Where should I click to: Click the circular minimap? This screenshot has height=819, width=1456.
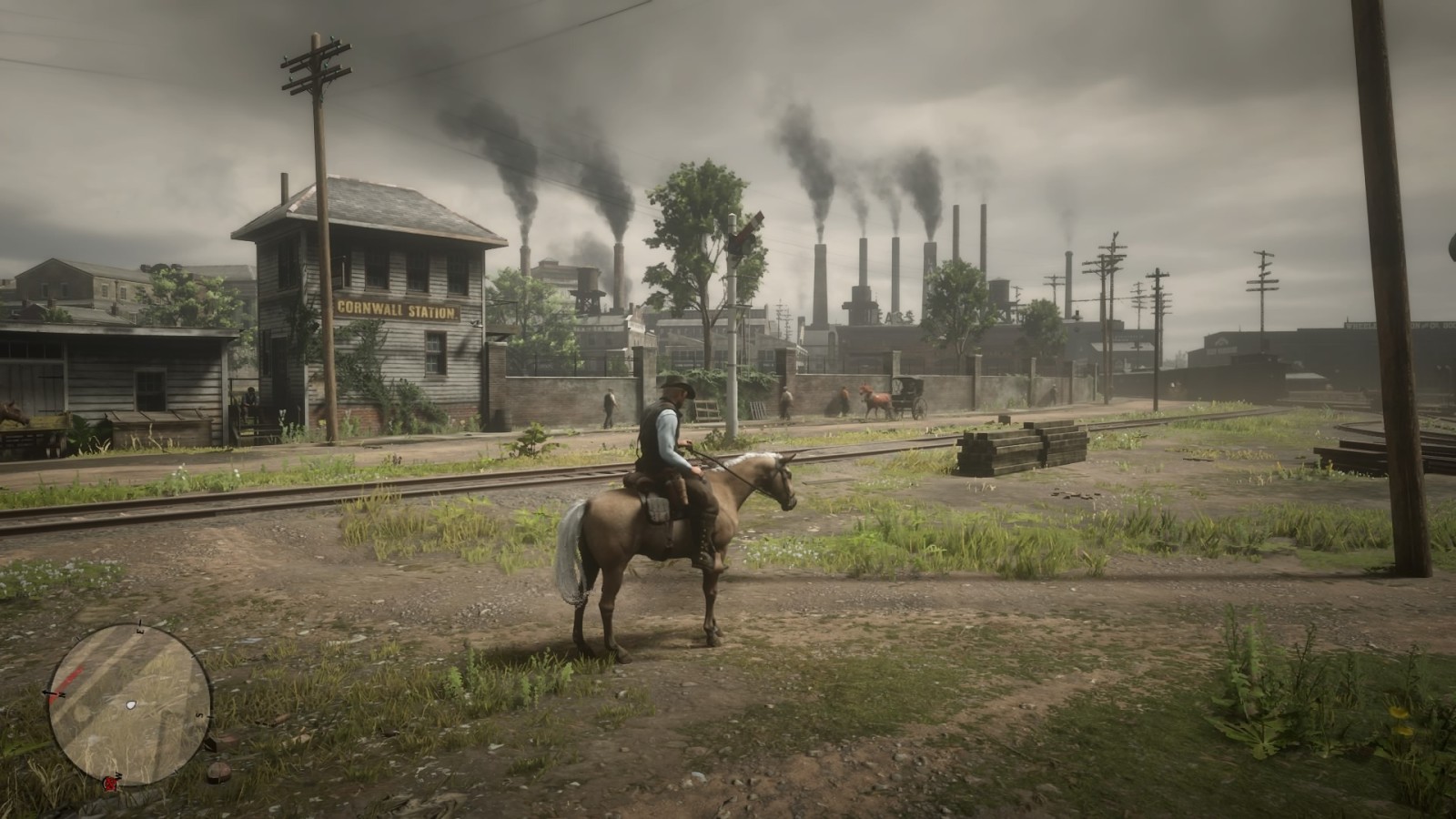coord(129,704)
